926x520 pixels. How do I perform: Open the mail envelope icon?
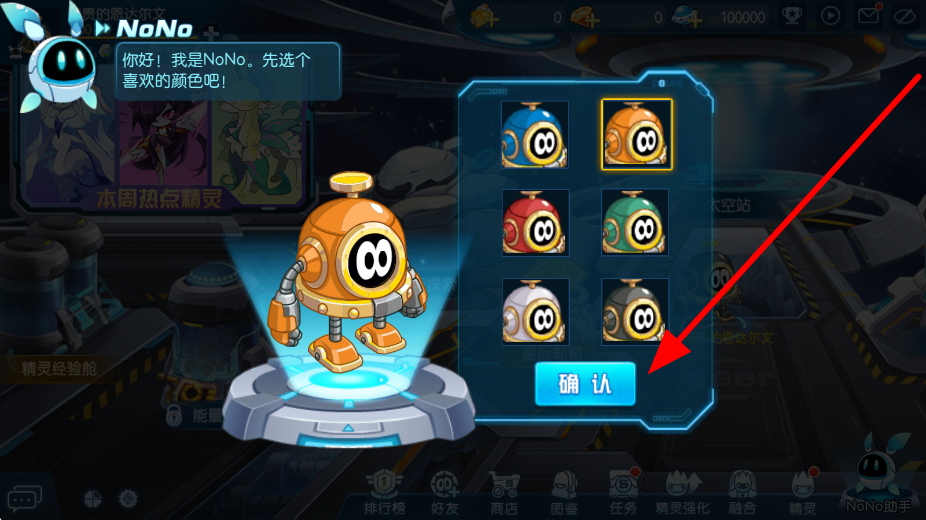point(868,16)
